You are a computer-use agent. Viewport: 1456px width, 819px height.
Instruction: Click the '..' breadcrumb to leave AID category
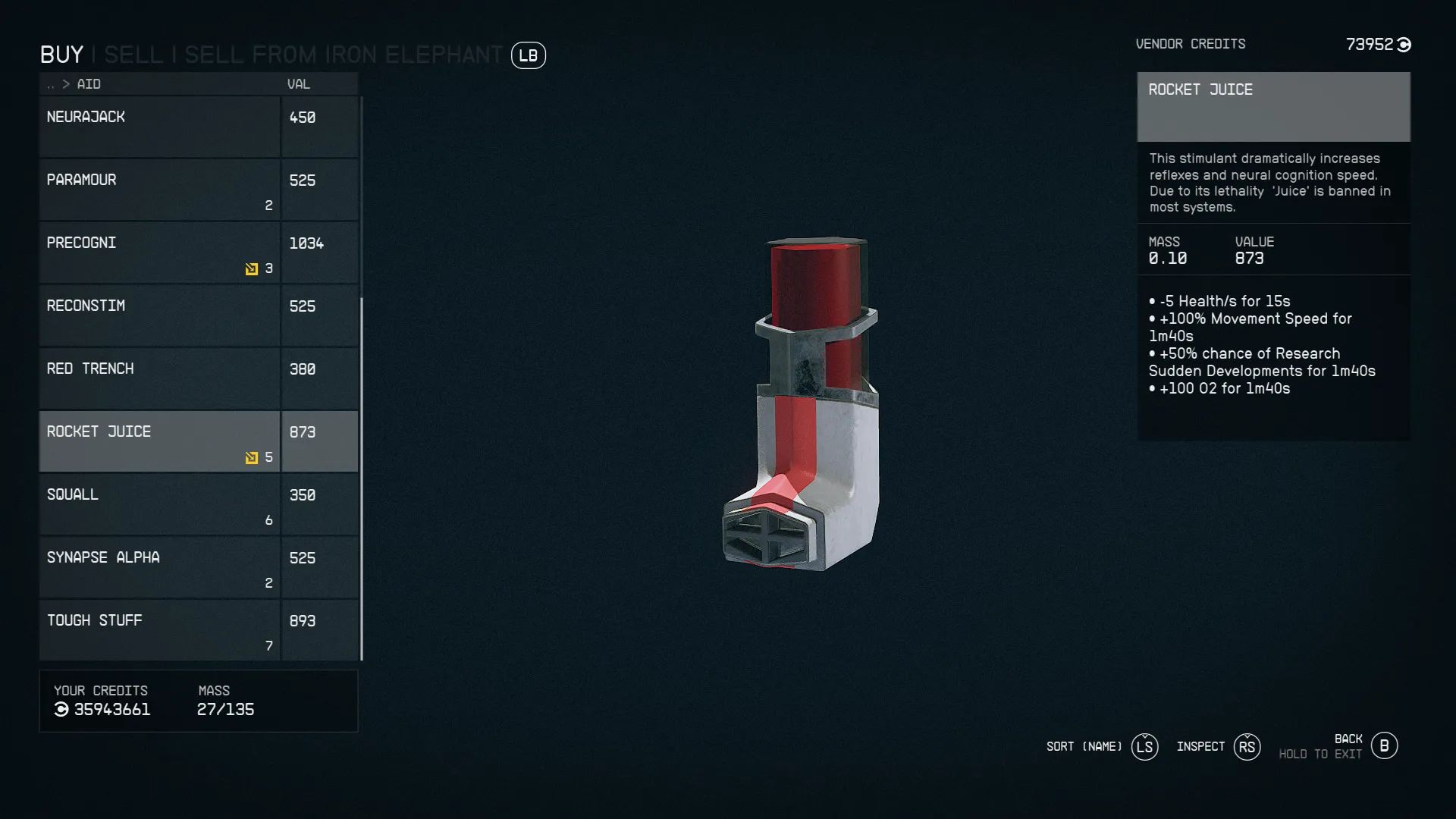click(50, 84)
